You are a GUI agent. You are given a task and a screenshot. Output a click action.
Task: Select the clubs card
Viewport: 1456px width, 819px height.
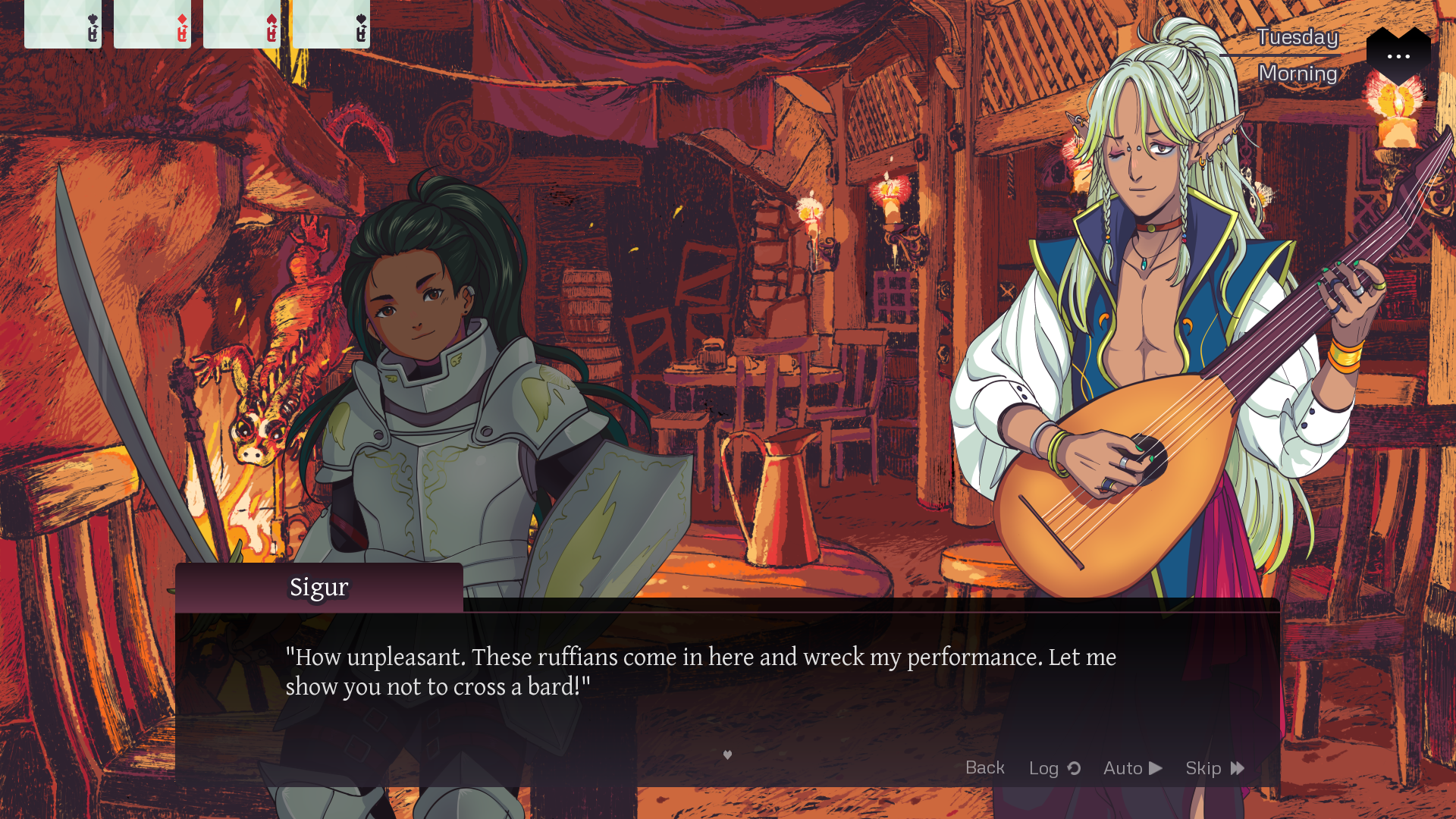coord(63,24)
